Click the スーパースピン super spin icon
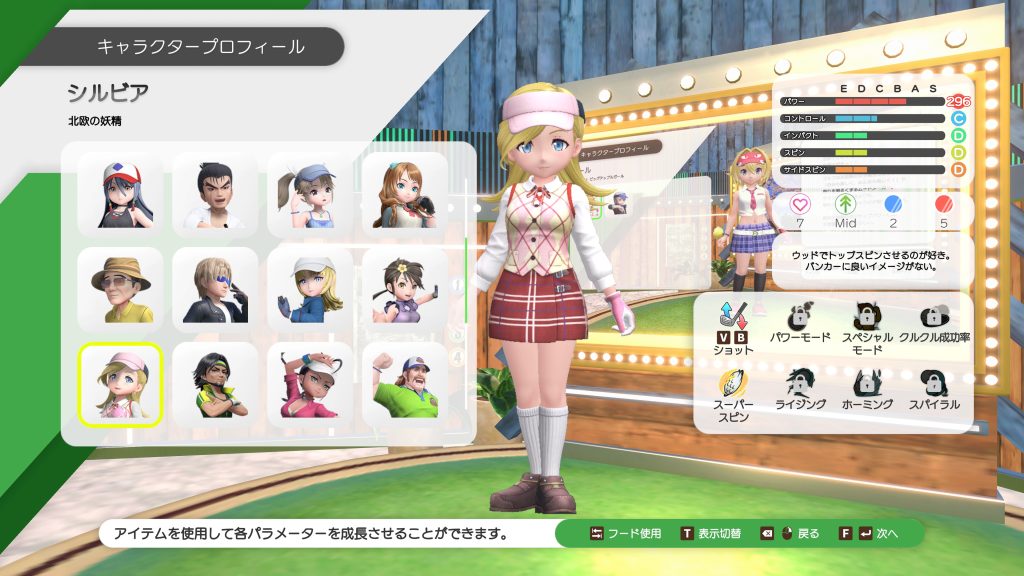Image resolution: width=1024 pixels, height=576 pixels. click(733, 391)
